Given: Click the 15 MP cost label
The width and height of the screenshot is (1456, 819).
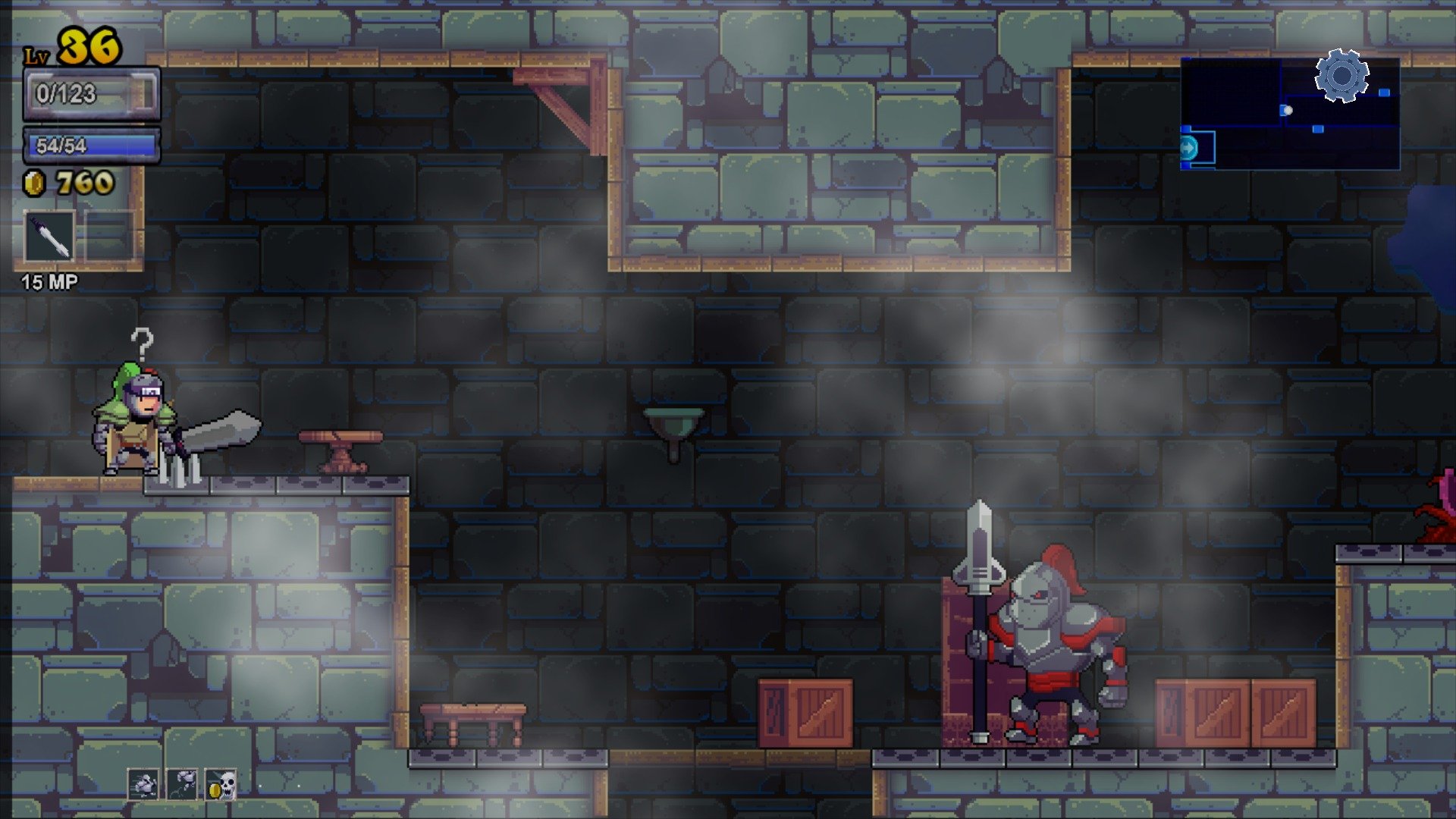Looking at the screenshot, I should tap(48, 284).
